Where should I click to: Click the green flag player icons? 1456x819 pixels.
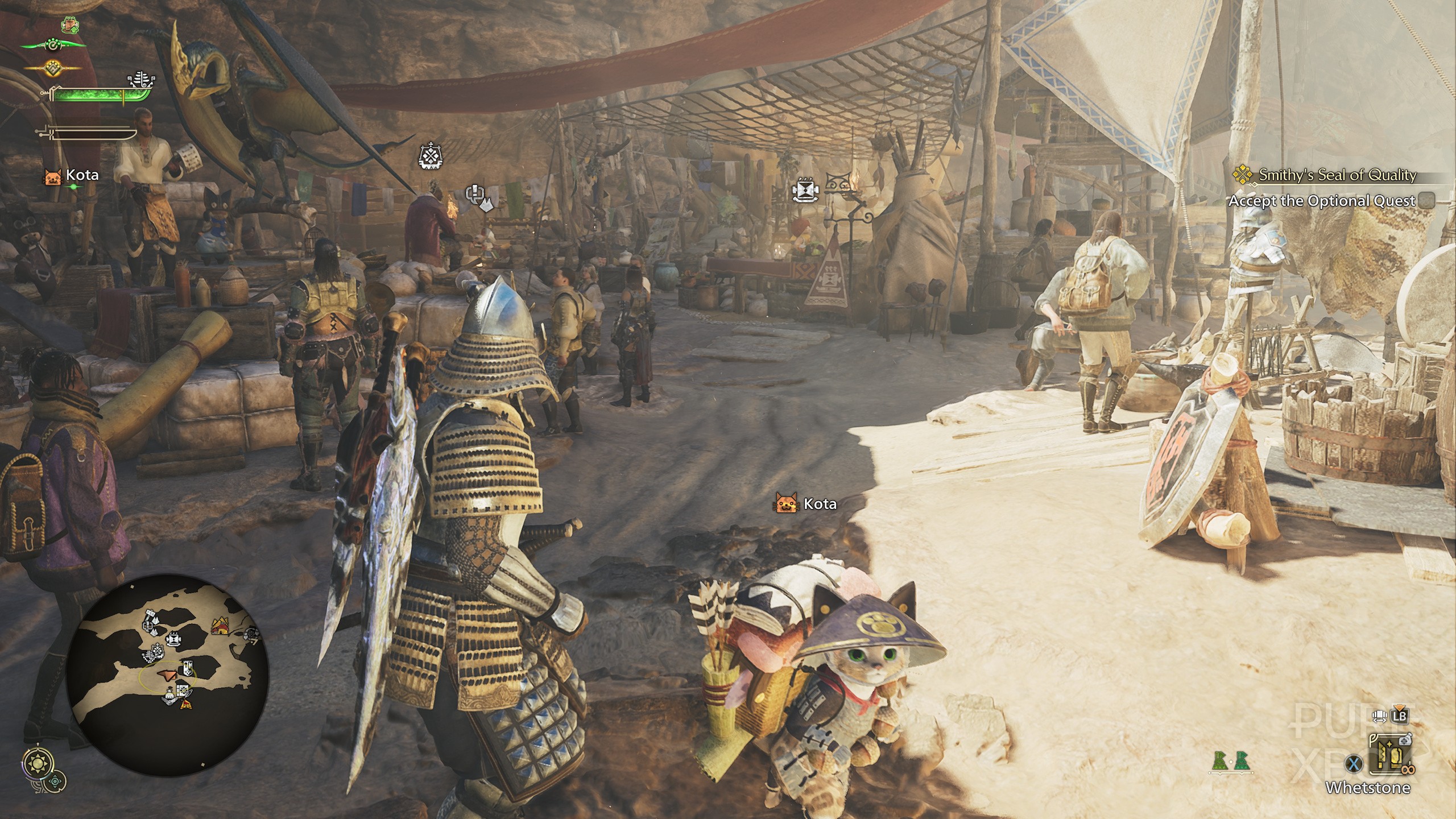point(1228,763)
